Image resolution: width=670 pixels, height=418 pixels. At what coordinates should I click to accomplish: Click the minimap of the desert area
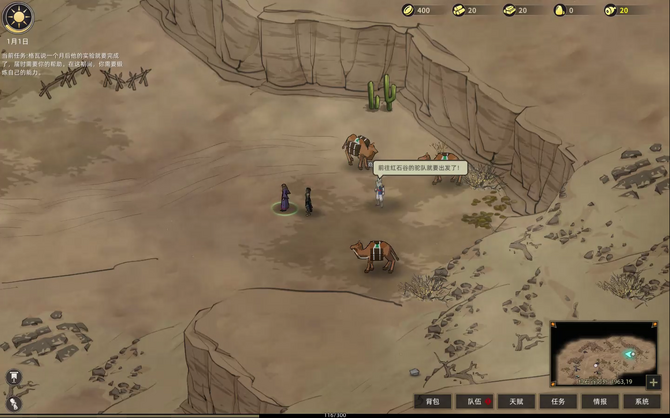(600, 353)
